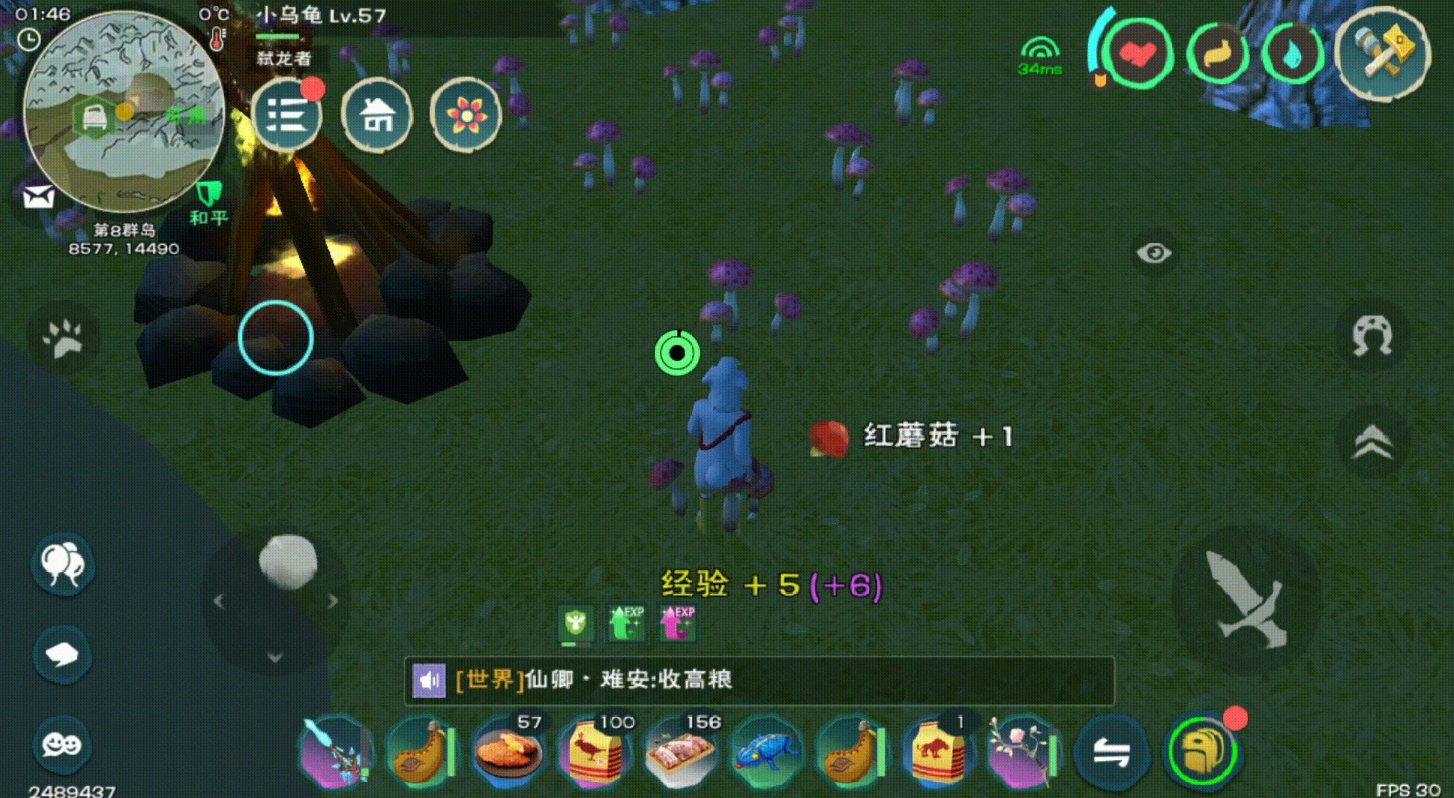This screenshot has height=798, width=1454.
Task: Open the golden backpack inventory
Action: tap(1201, 751)
